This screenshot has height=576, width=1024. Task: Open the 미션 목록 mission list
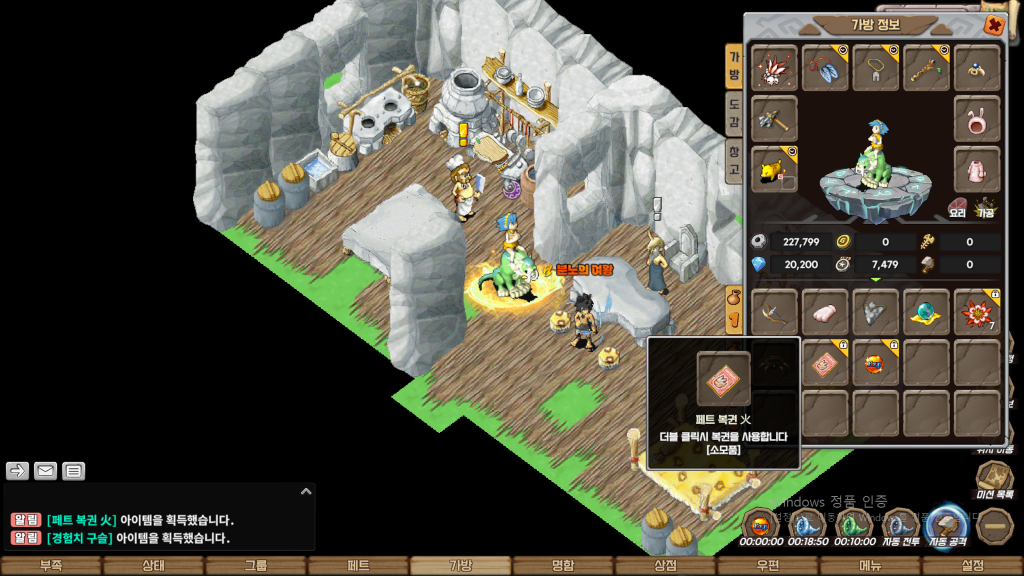point(994,479)
